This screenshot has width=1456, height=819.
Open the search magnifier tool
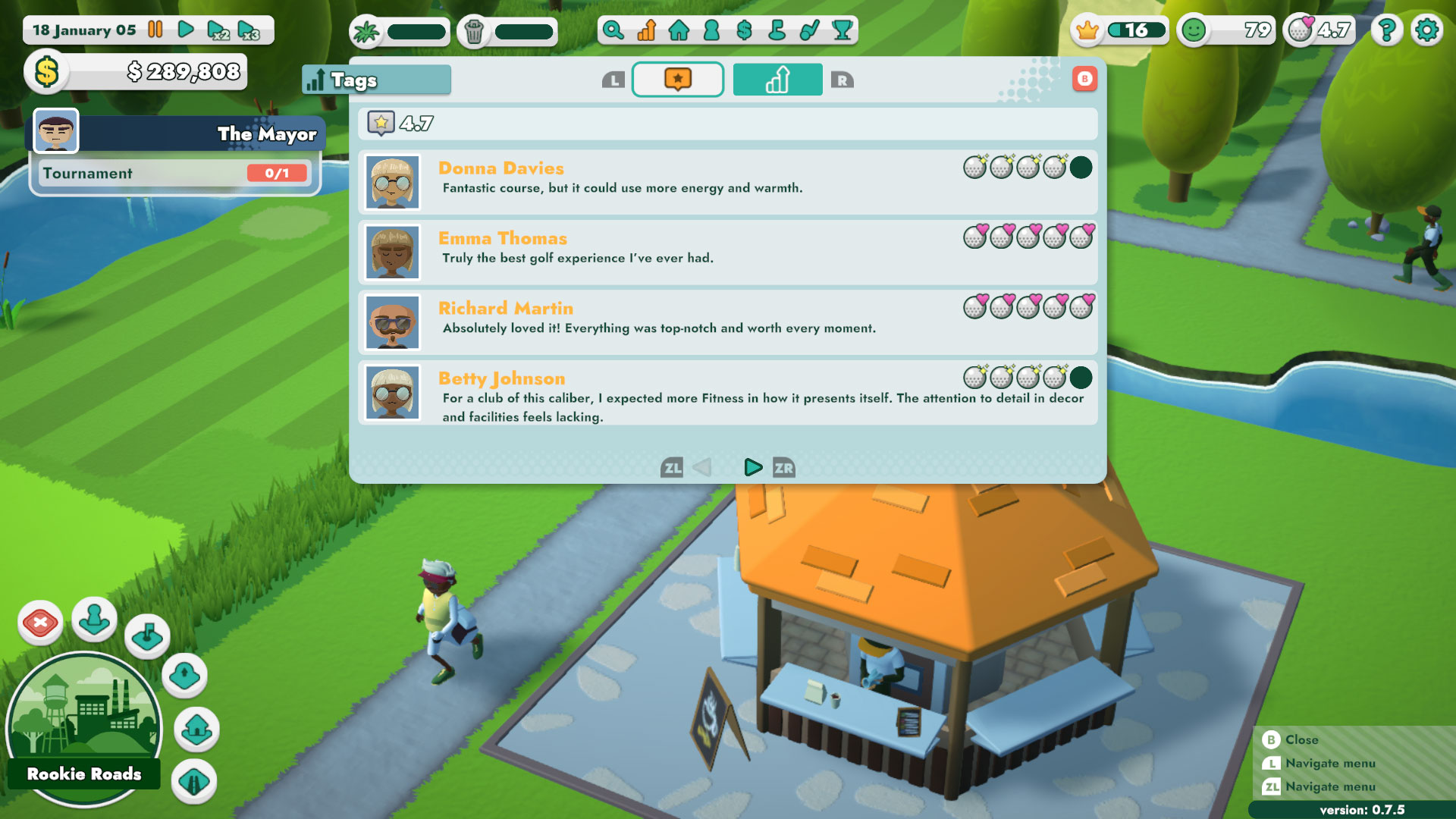(x=613, y=31)
